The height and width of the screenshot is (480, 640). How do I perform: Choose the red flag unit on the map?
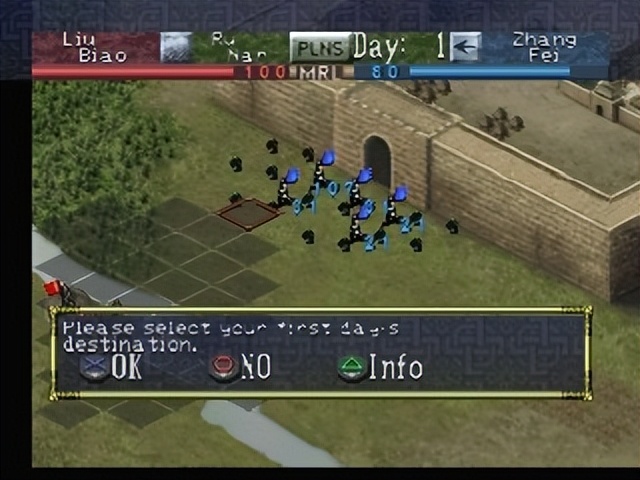click(53, 288)
